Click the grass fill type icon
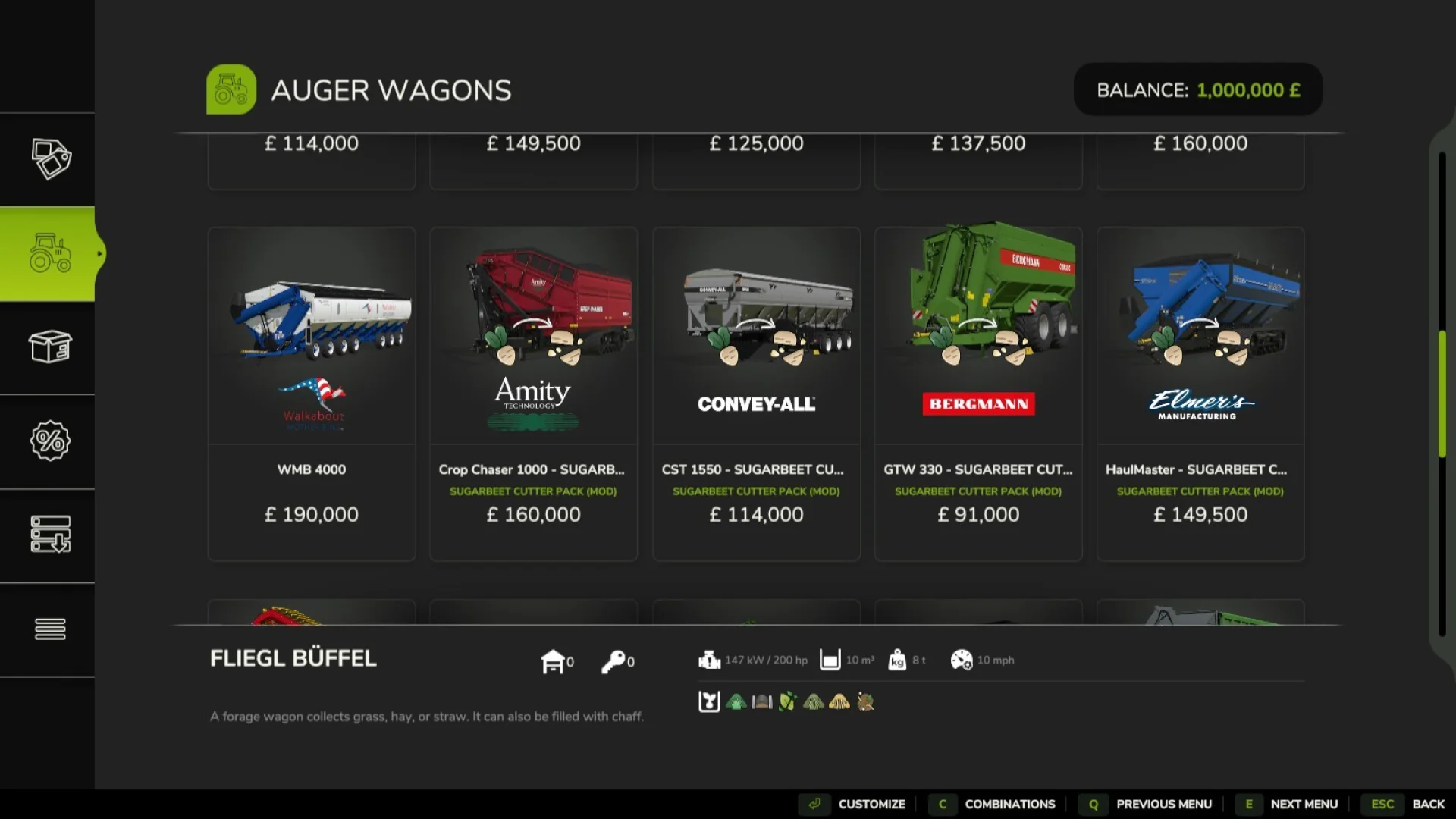 [x=734, y=701]
